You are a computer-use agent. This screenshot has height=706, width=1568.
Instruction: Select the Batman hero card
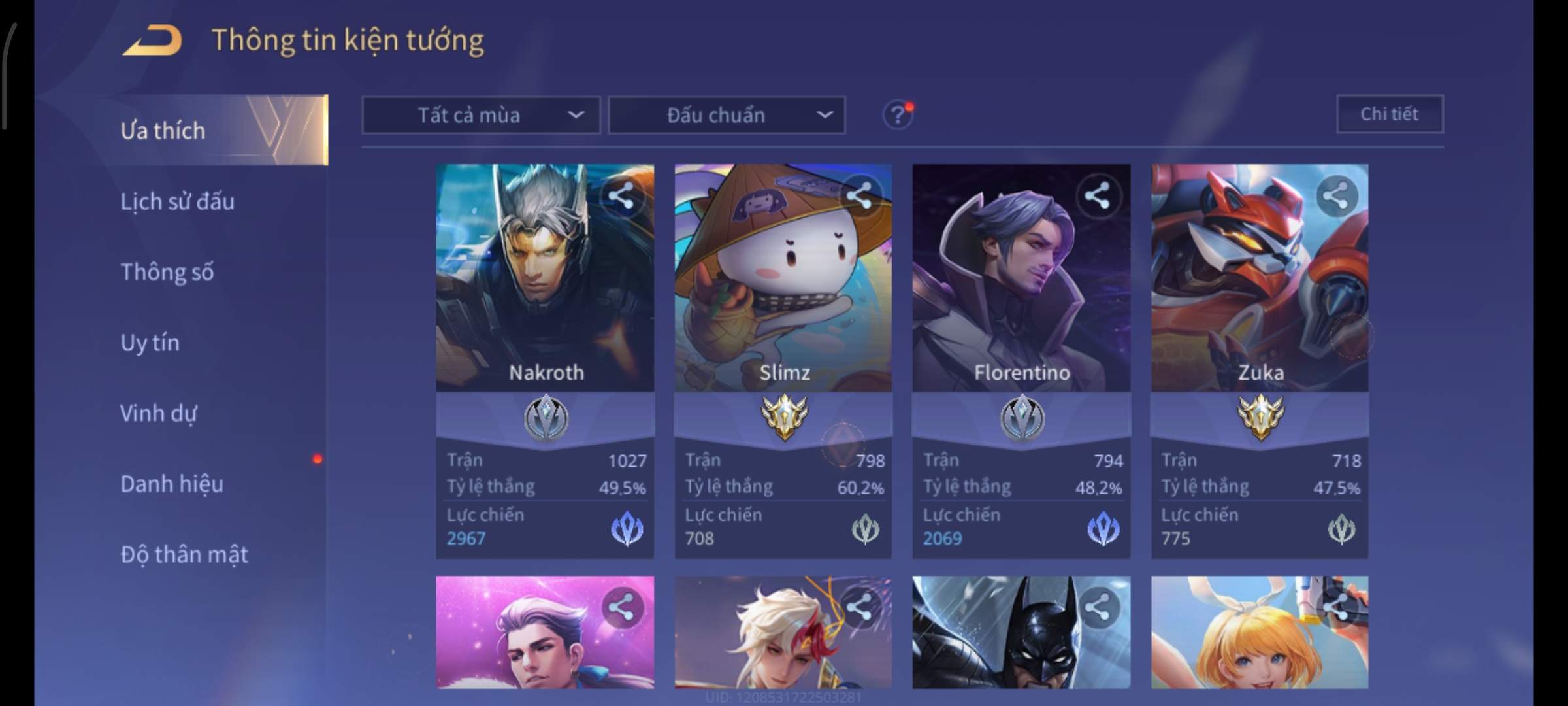coord(1021,632)
